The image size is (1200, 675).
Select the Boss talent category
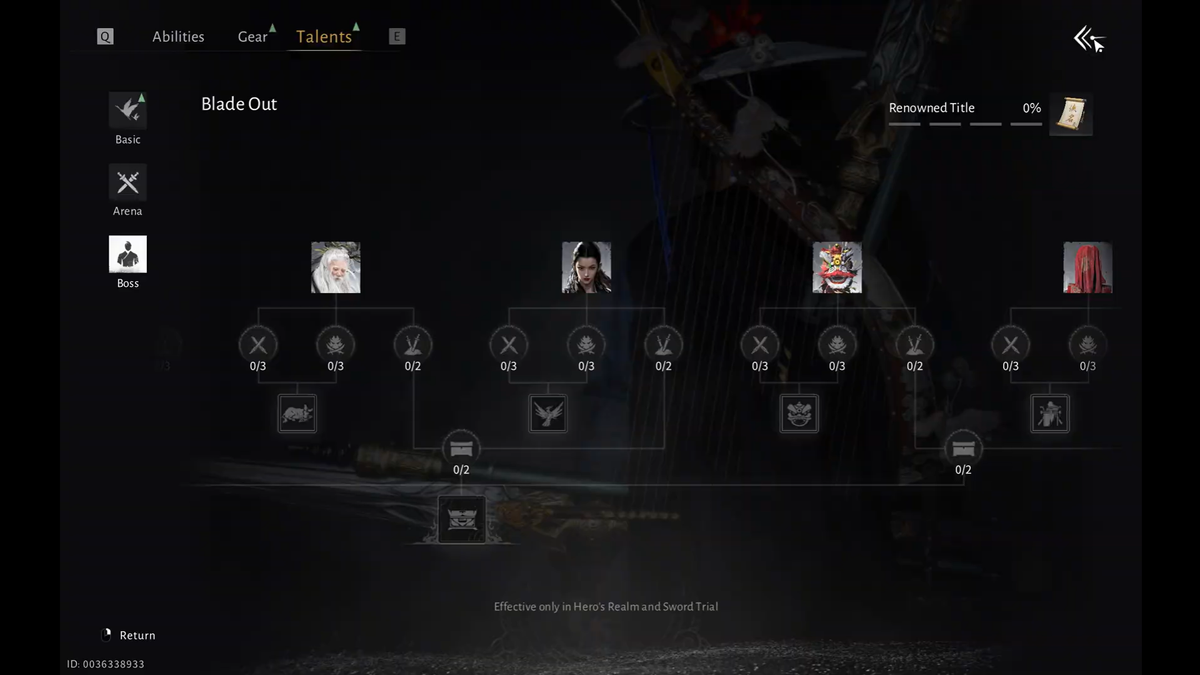point(128,255)
